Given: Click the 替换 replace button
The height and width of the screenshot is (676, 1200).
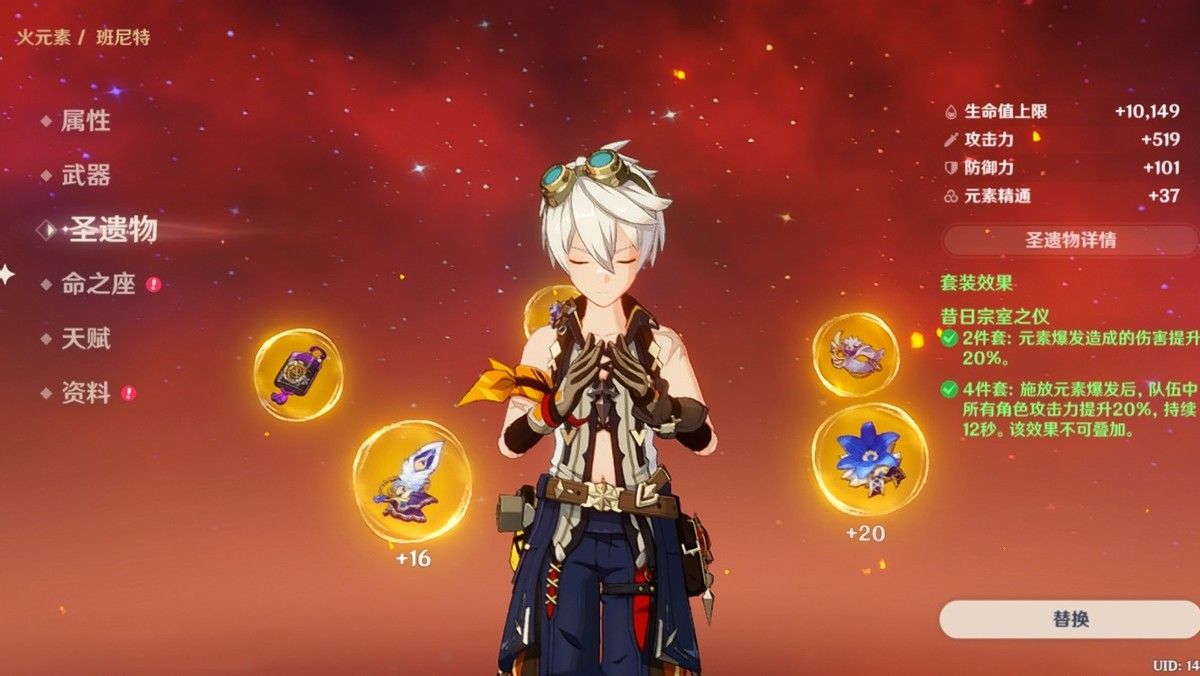Looking at the screenshot, I should click(1069, 619).
